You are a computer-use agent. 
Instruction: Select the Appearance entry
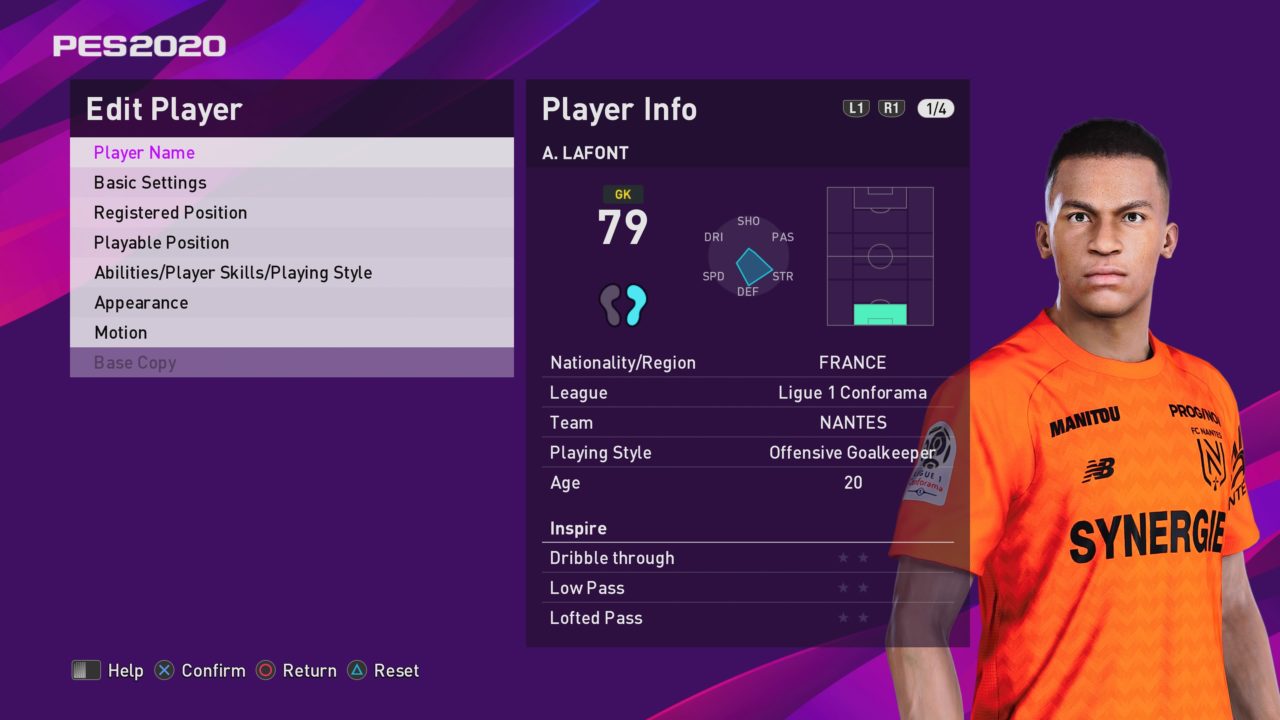click(x=141, y=303)
